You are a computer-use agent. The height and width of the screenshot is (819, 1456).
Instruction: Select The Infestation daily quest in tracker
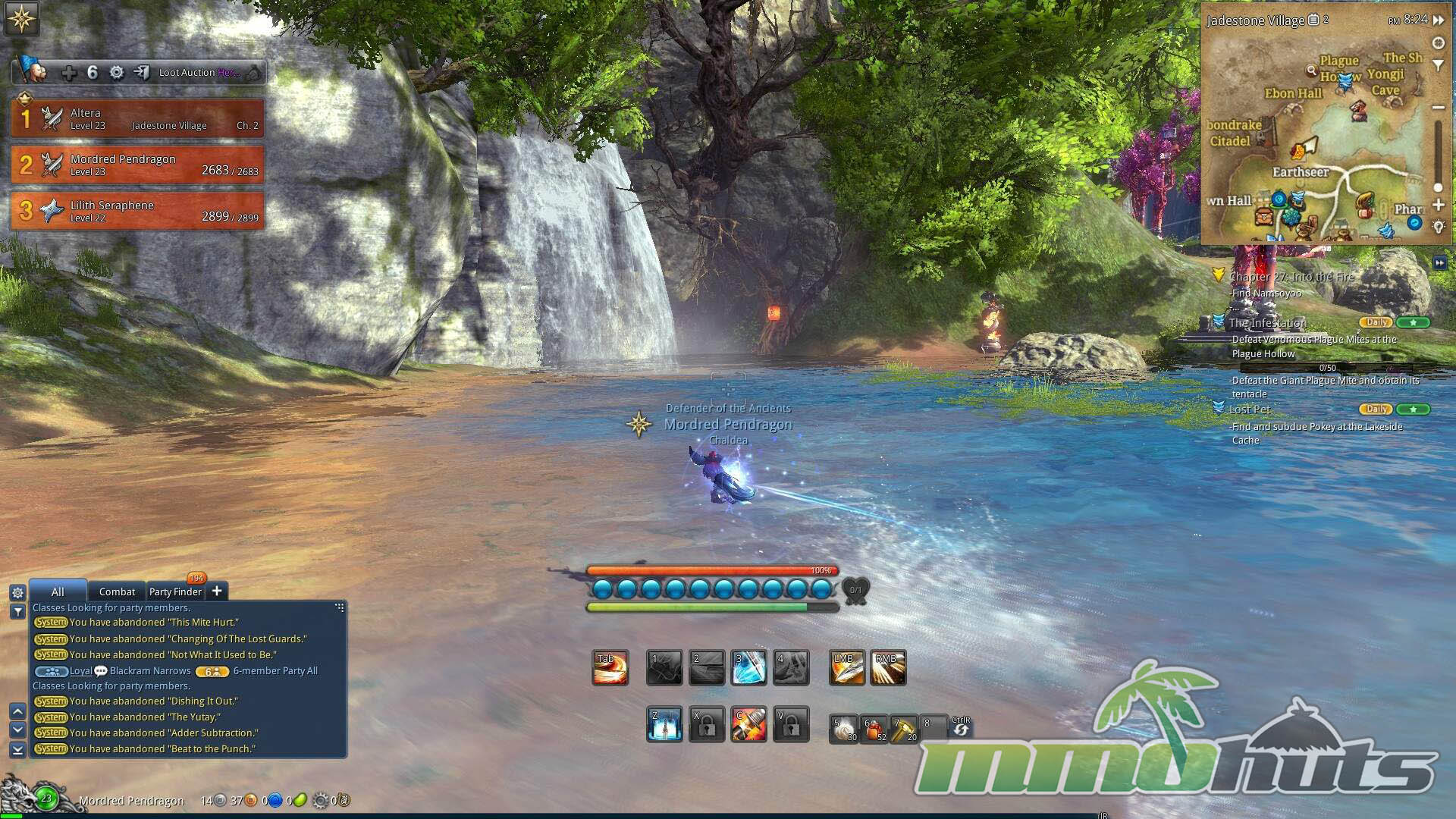[1268, 323]
